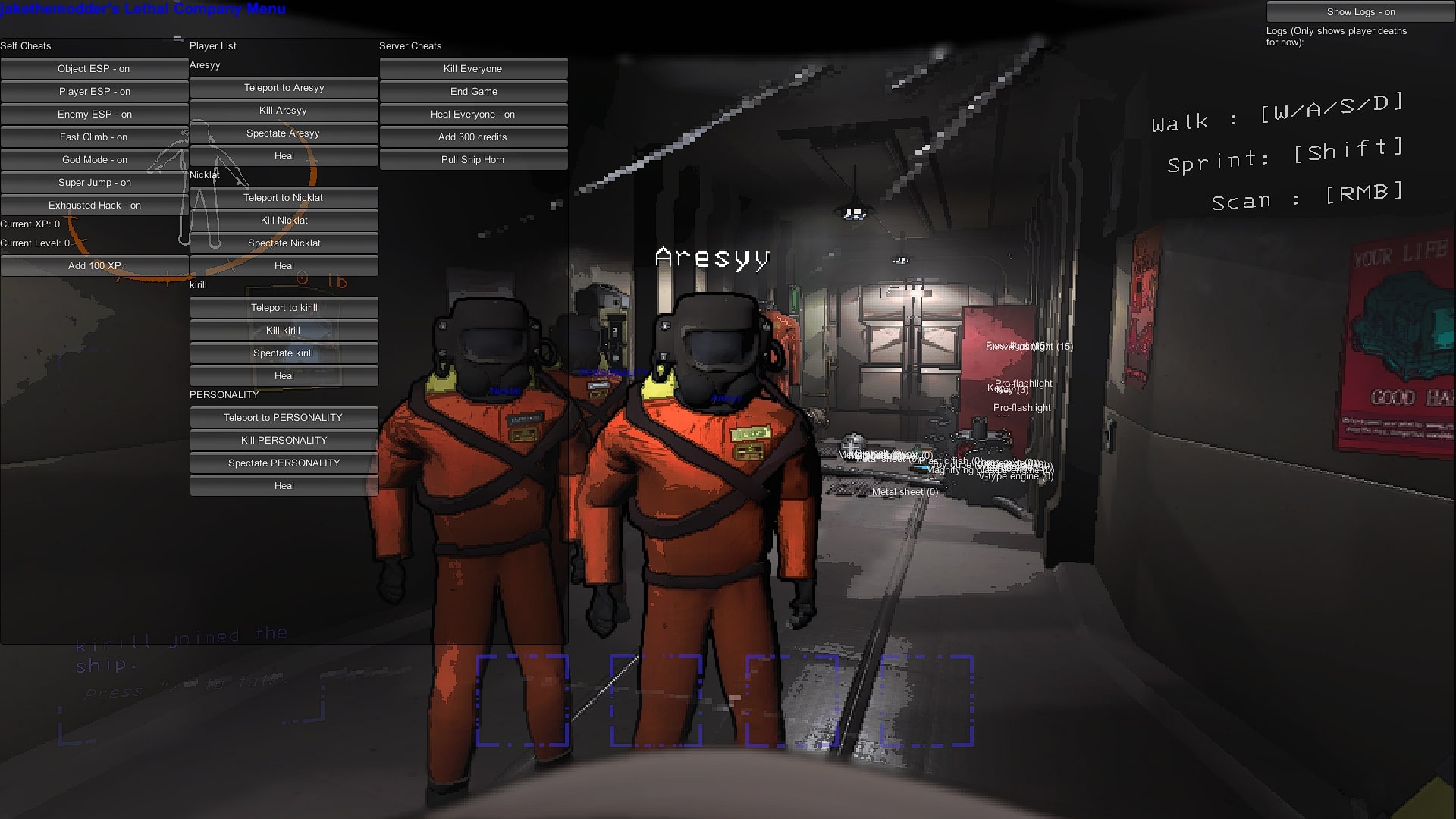The width and height of the screenshot is (1456, 819).
Task: Teleport to Aresyy
Action: click(x=284, y=88)
